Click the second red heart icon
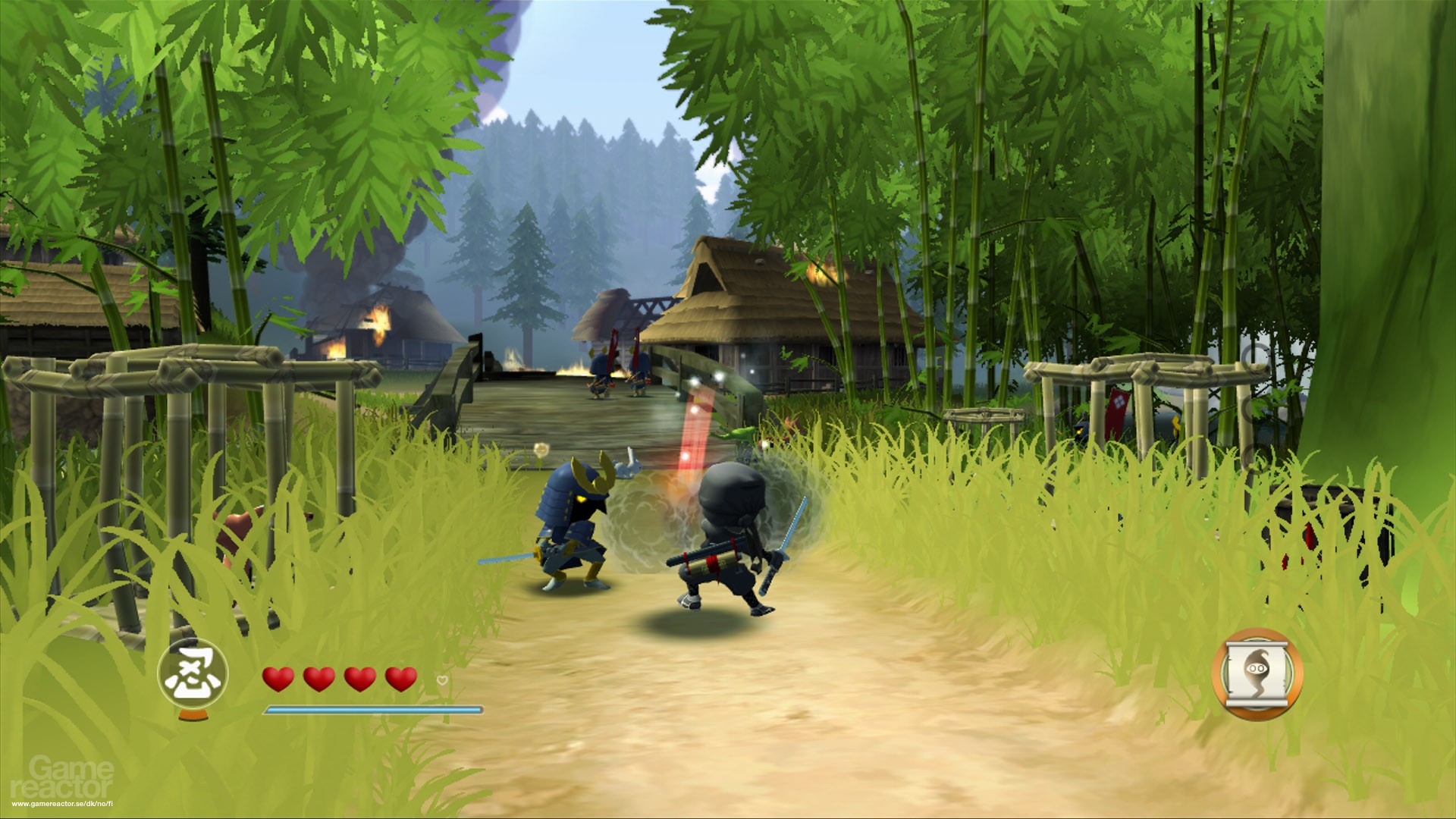 click(318, 678)
